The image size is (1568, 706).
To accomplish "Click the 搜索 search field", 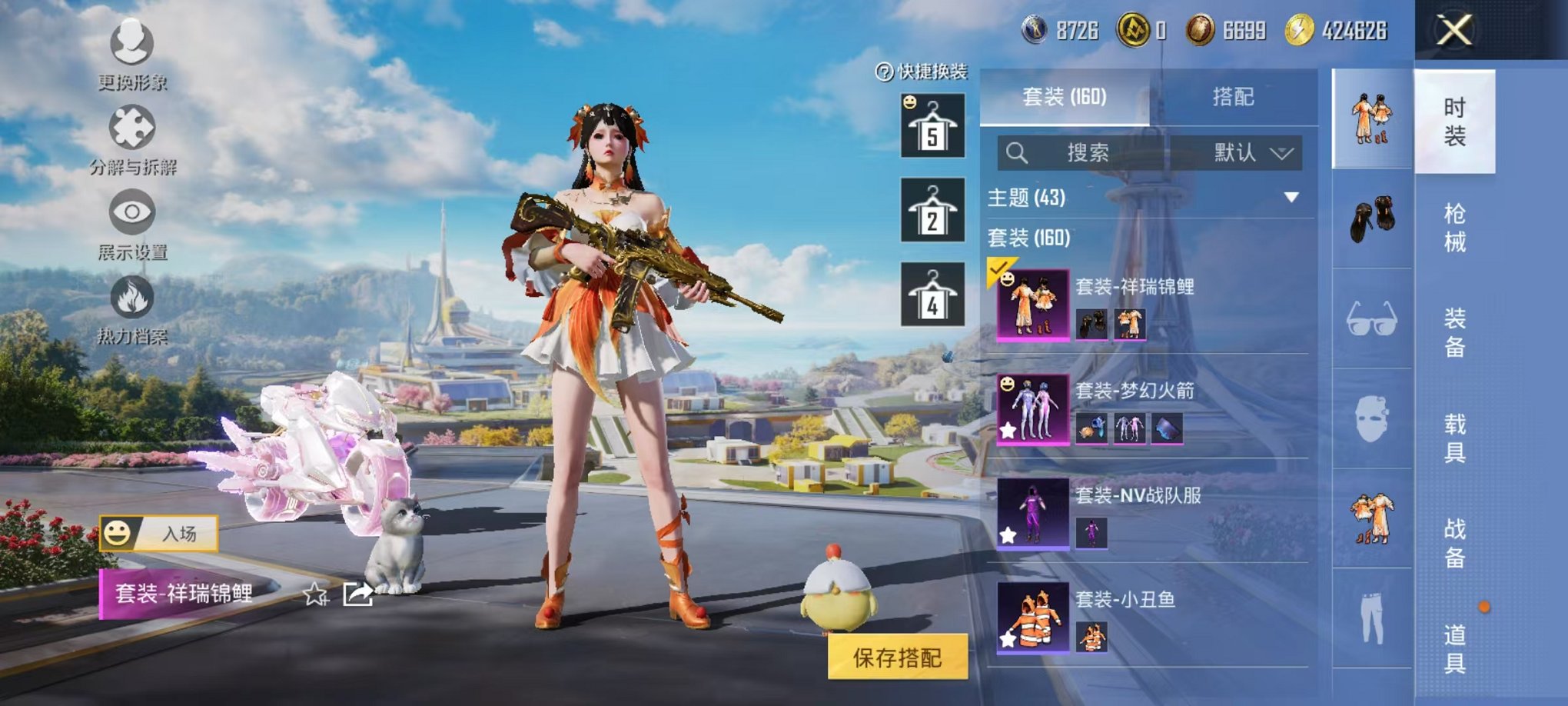I will tap(1087, 153).
